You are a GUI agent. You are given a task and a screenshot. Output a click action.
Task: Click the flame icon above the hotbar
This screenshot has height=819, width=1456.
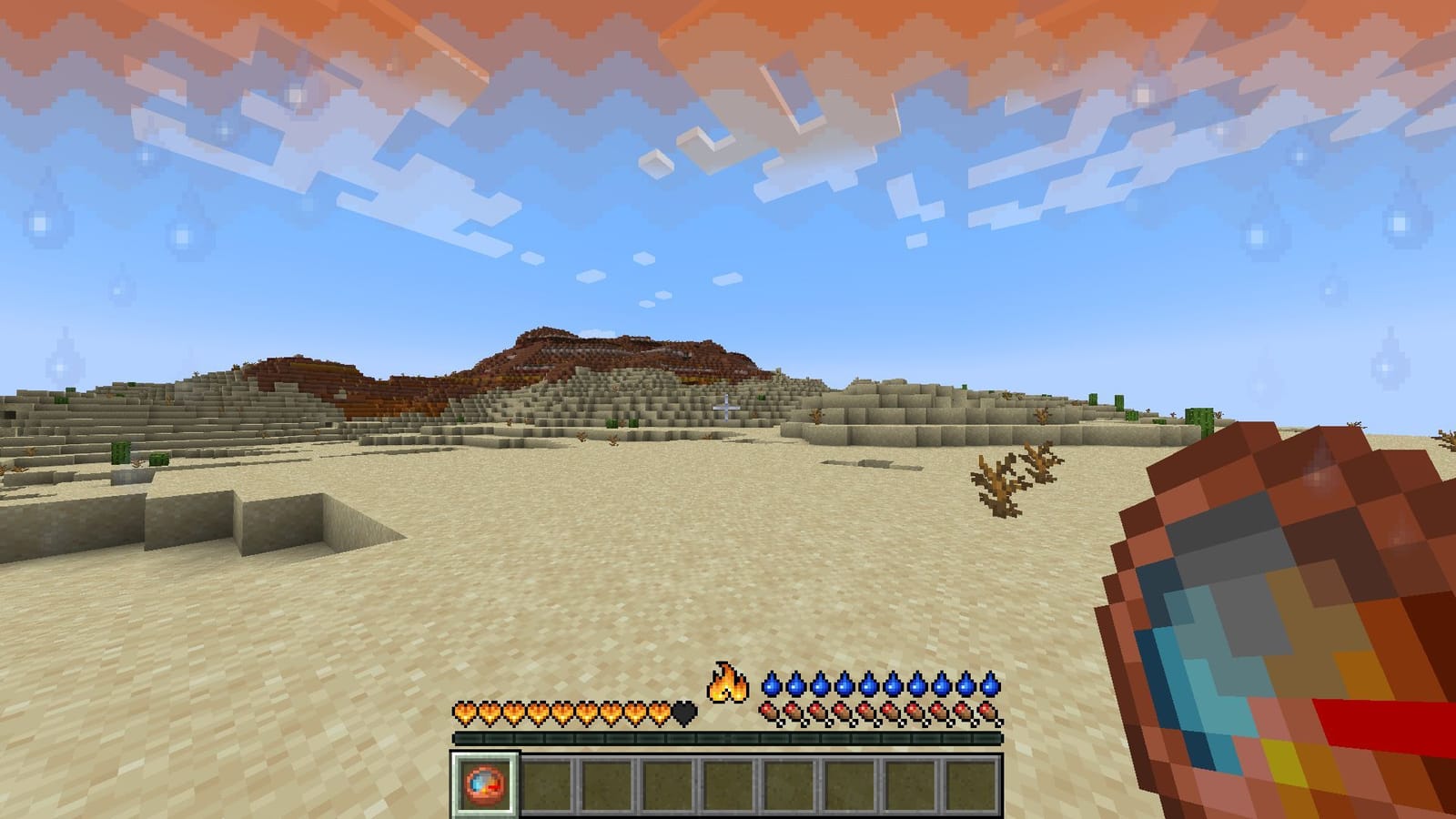pyautogui.click(x=726, y=680)
